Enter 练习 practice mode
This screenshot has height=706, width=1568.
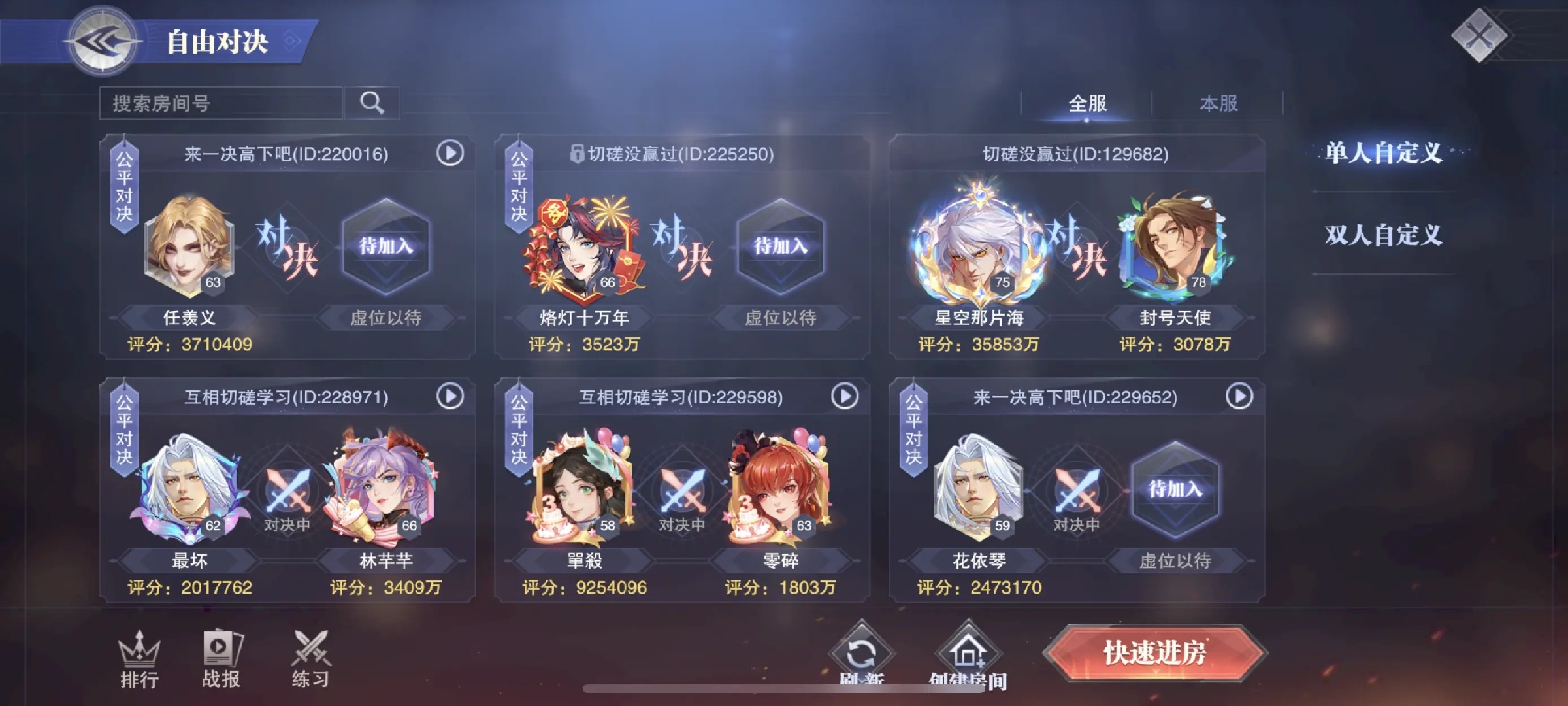pos(310,660)
